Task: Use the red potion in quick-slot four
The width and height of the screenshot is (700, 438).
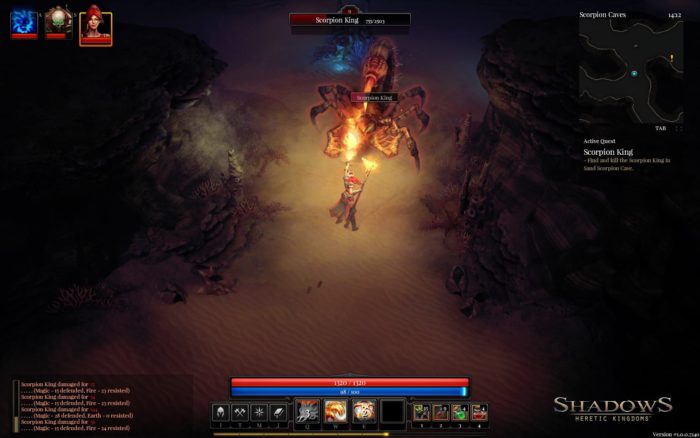Action: (479, 411)
